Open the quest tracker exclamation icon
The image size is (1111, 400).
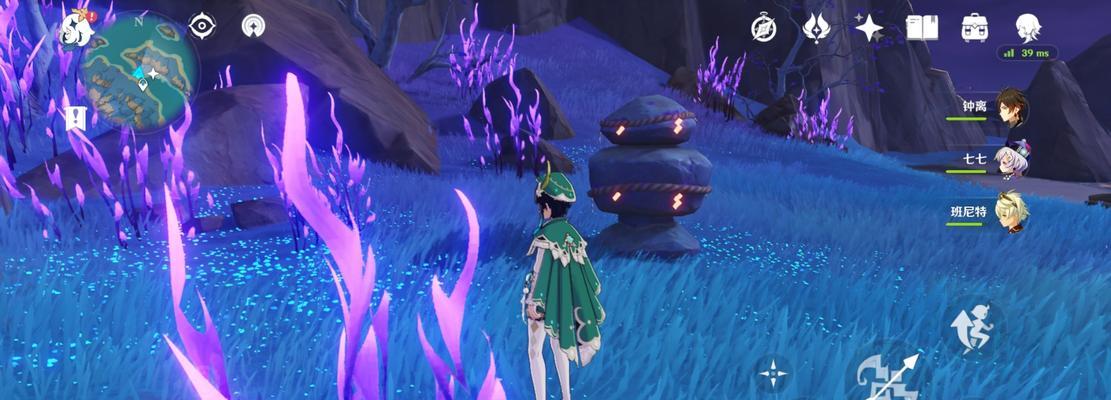(x=76, y=118)
